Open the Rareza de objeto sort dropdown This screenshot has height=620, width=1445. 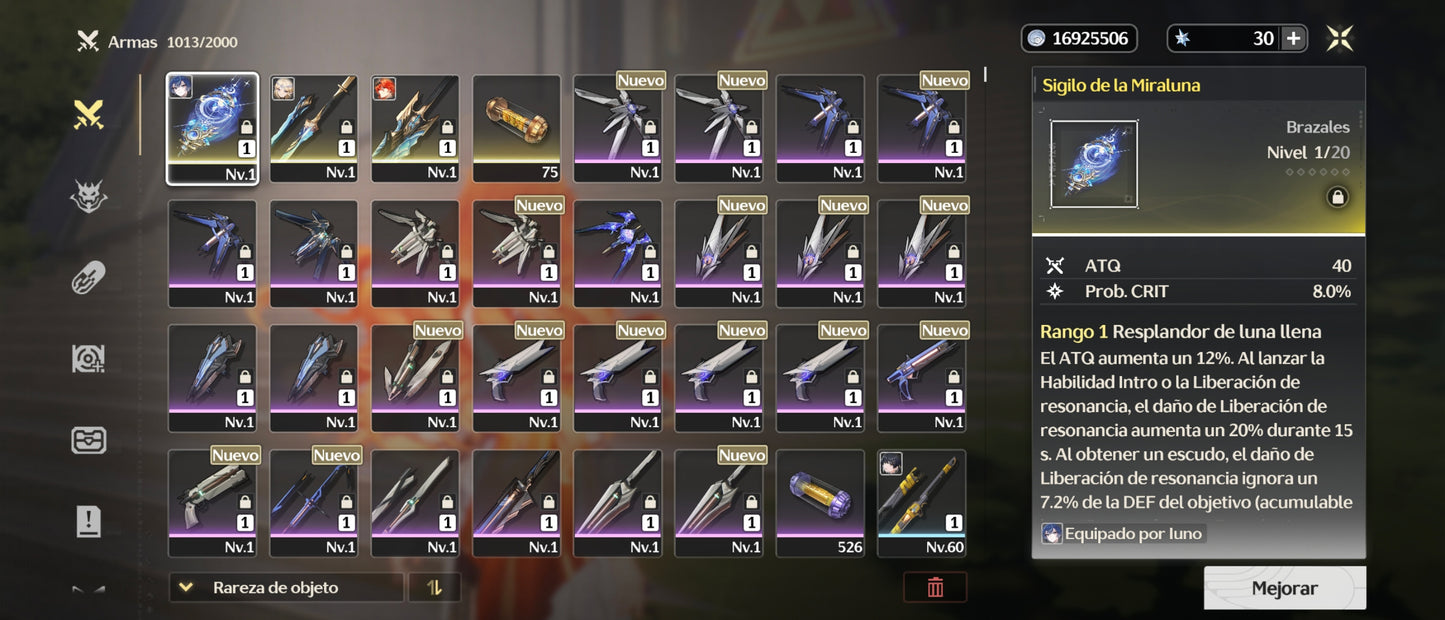286,588
